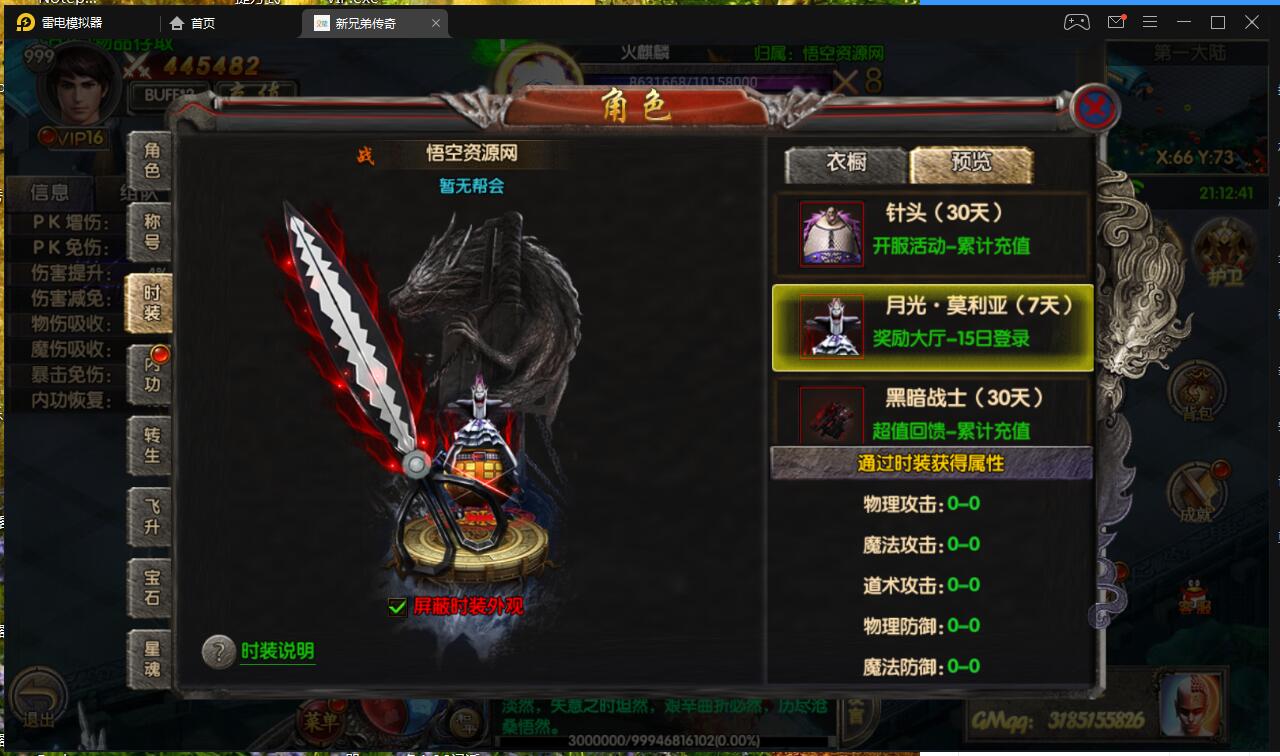Open the 成就 achievements icon
Image resolution: width=1280 pixels, height=756 pixels.
pyautogui.click(x=1194, y=494)
